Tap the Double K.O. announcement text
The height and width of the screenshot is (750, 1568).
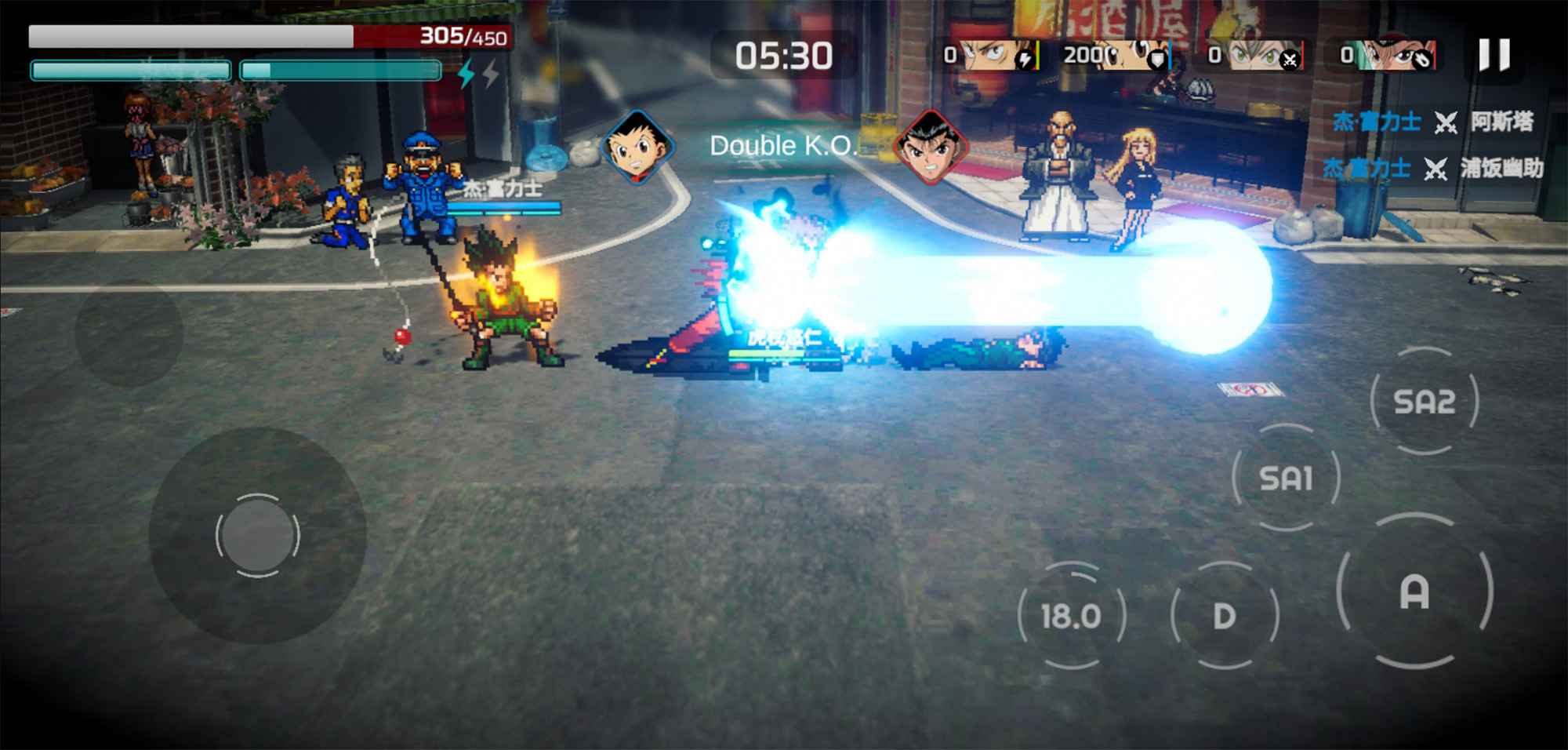click(784, 144)
